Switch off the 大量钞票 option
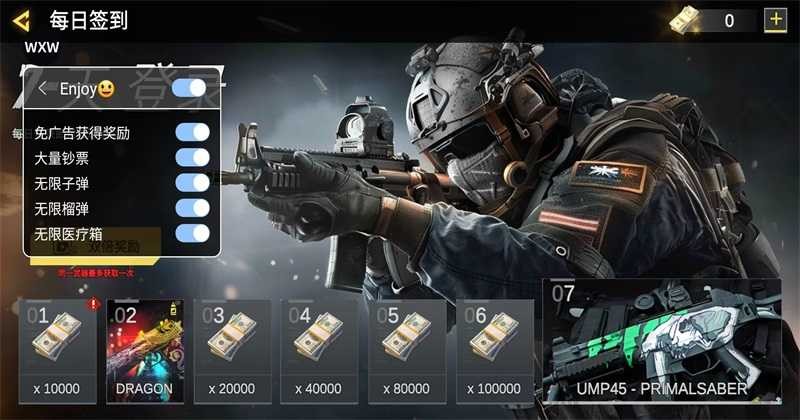Viewport: 800px width, 420px height. pyautogui.click(x=192, y=158)
